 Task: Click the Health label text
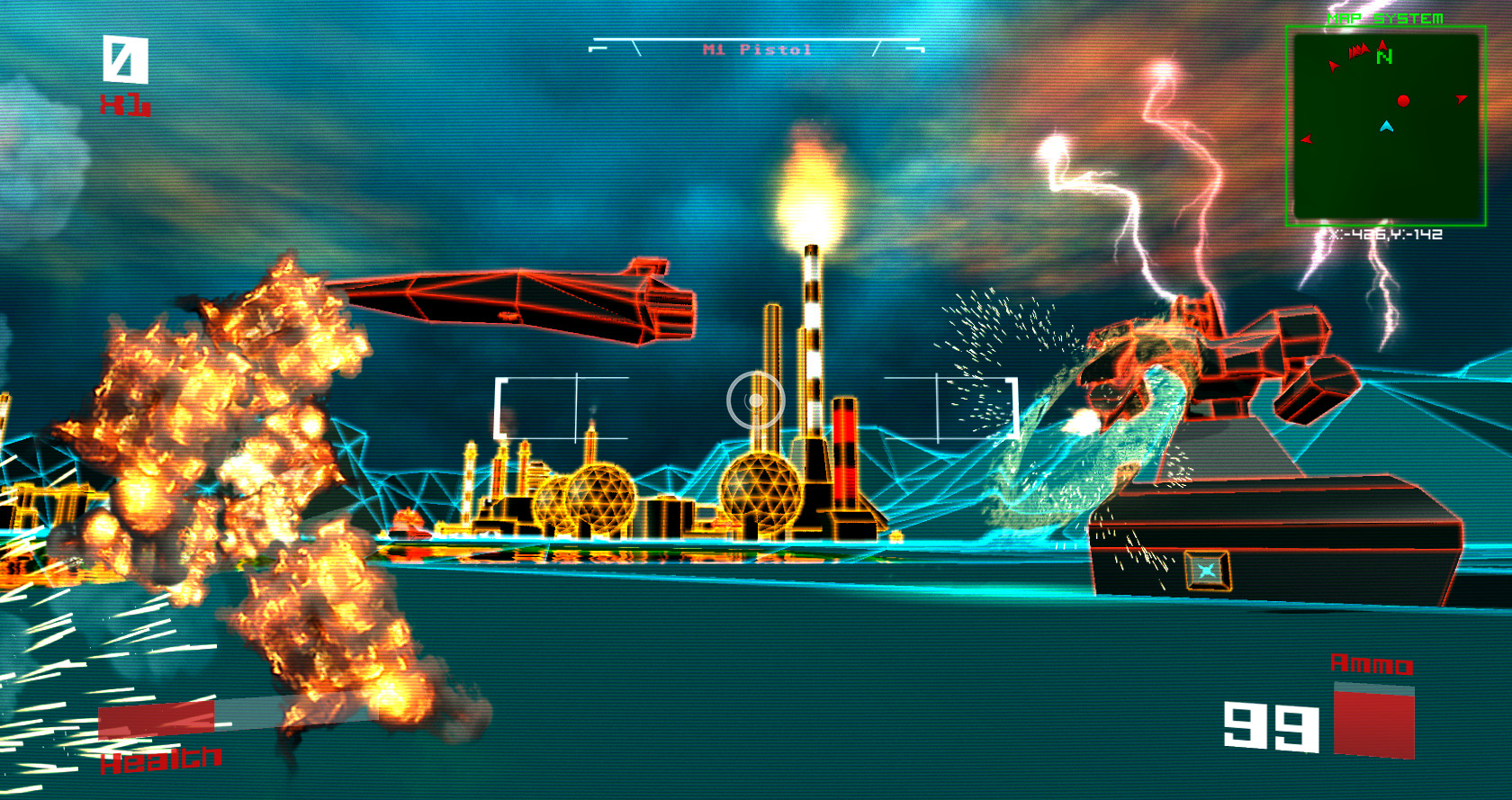[x=158, y=761]
